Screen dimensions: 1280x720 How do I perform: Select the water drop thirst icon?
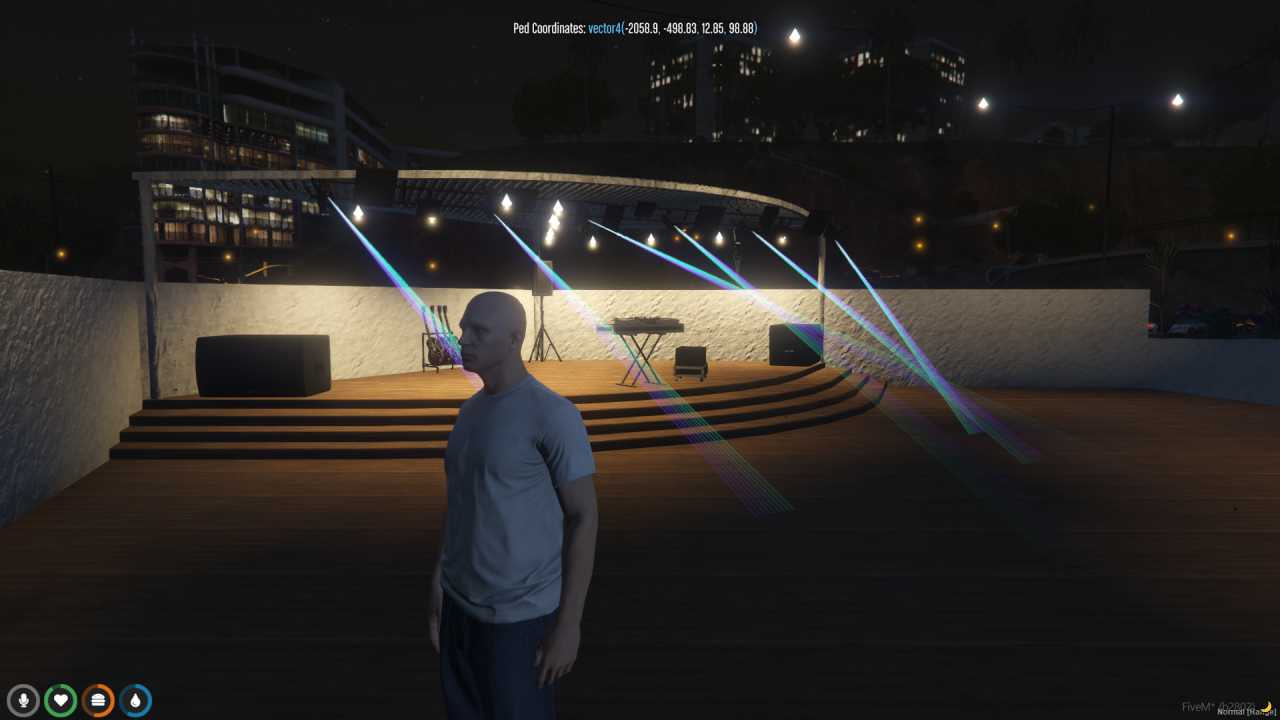pyautogui.click(x=135, y=700)
